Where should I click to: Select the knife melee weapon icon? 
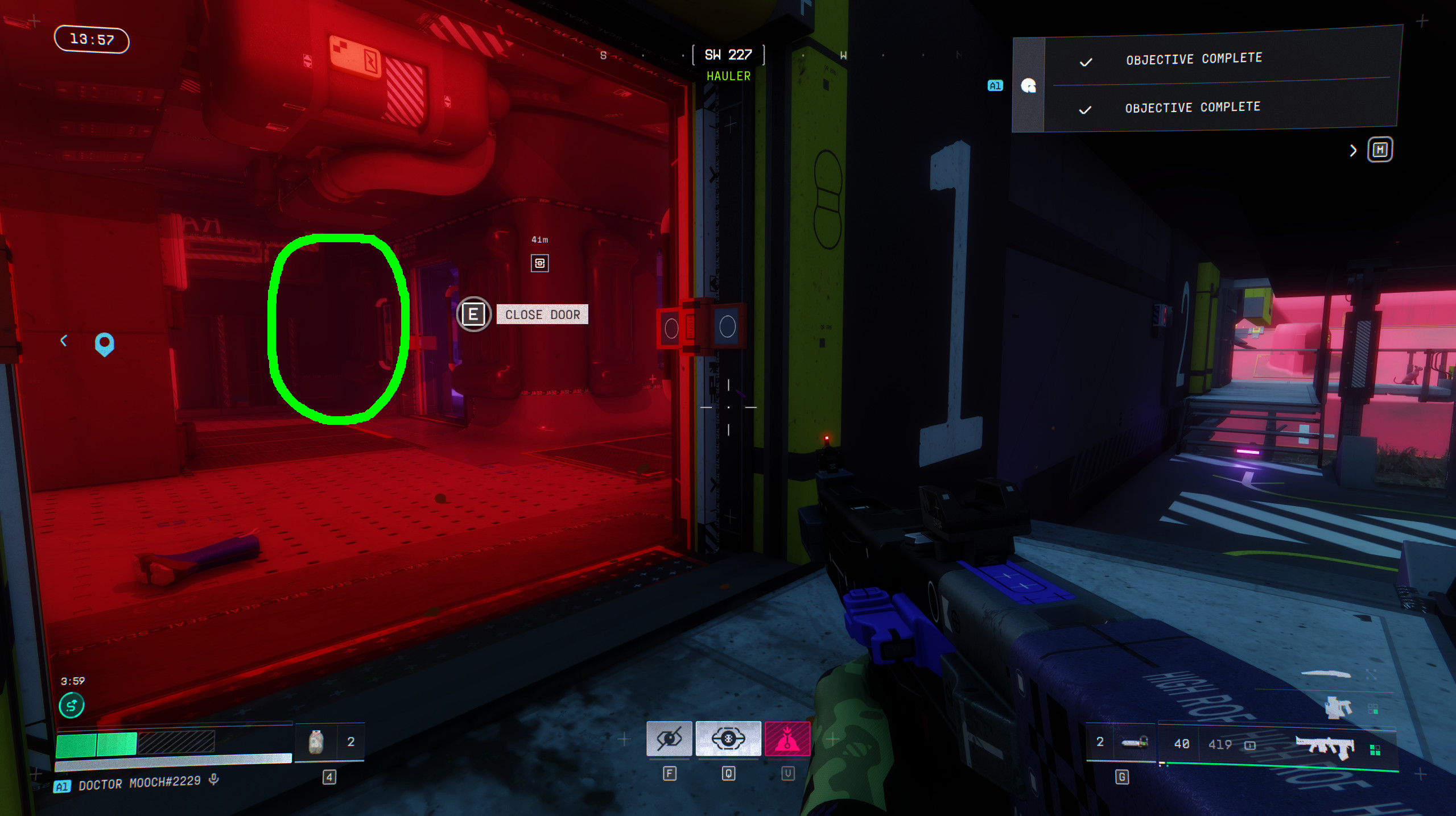coord(1326,674)
